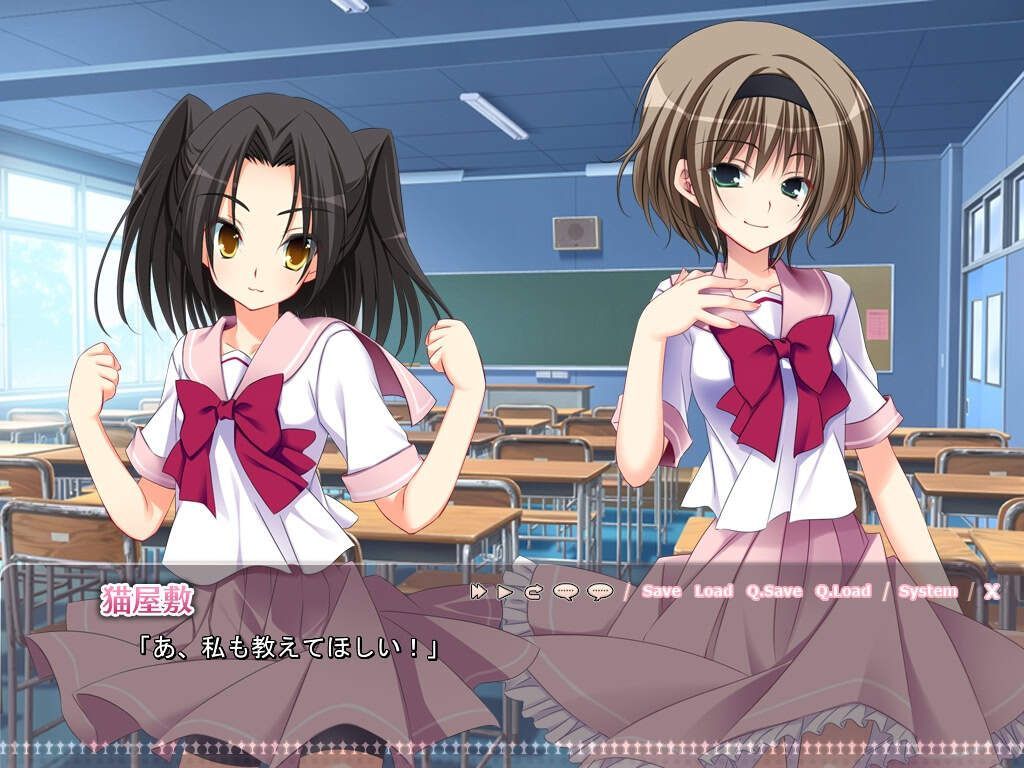Image resolution: width=1024 pixels, height=768 pixels.
Task: Open the System settings
Action: pos(927,591)
